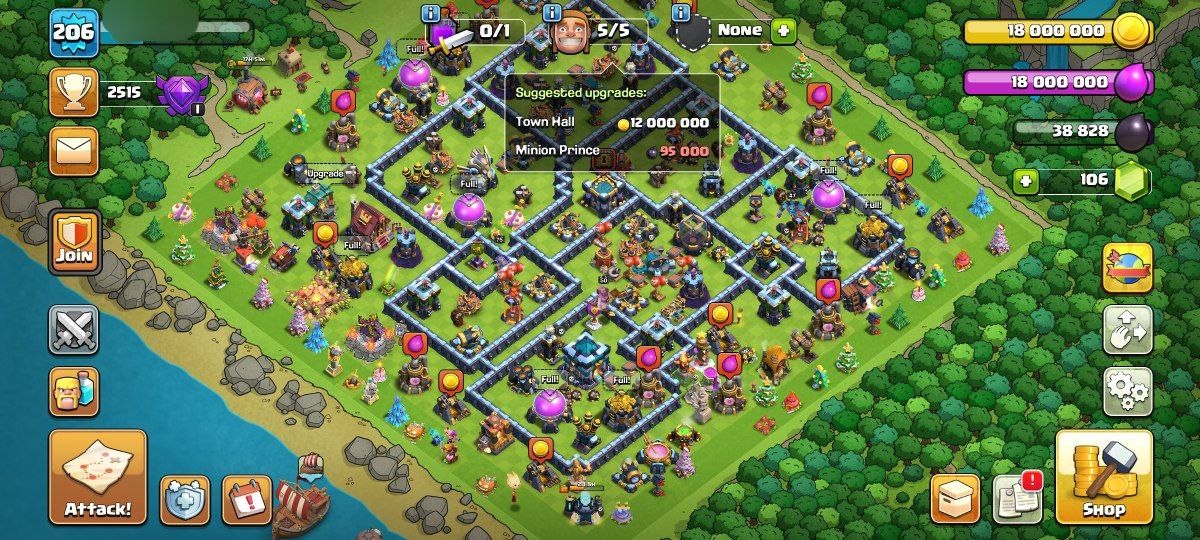The height and width of the screenshot is (540, 1200).
Task: Open the storage box button
Action: tap(955, 498)
